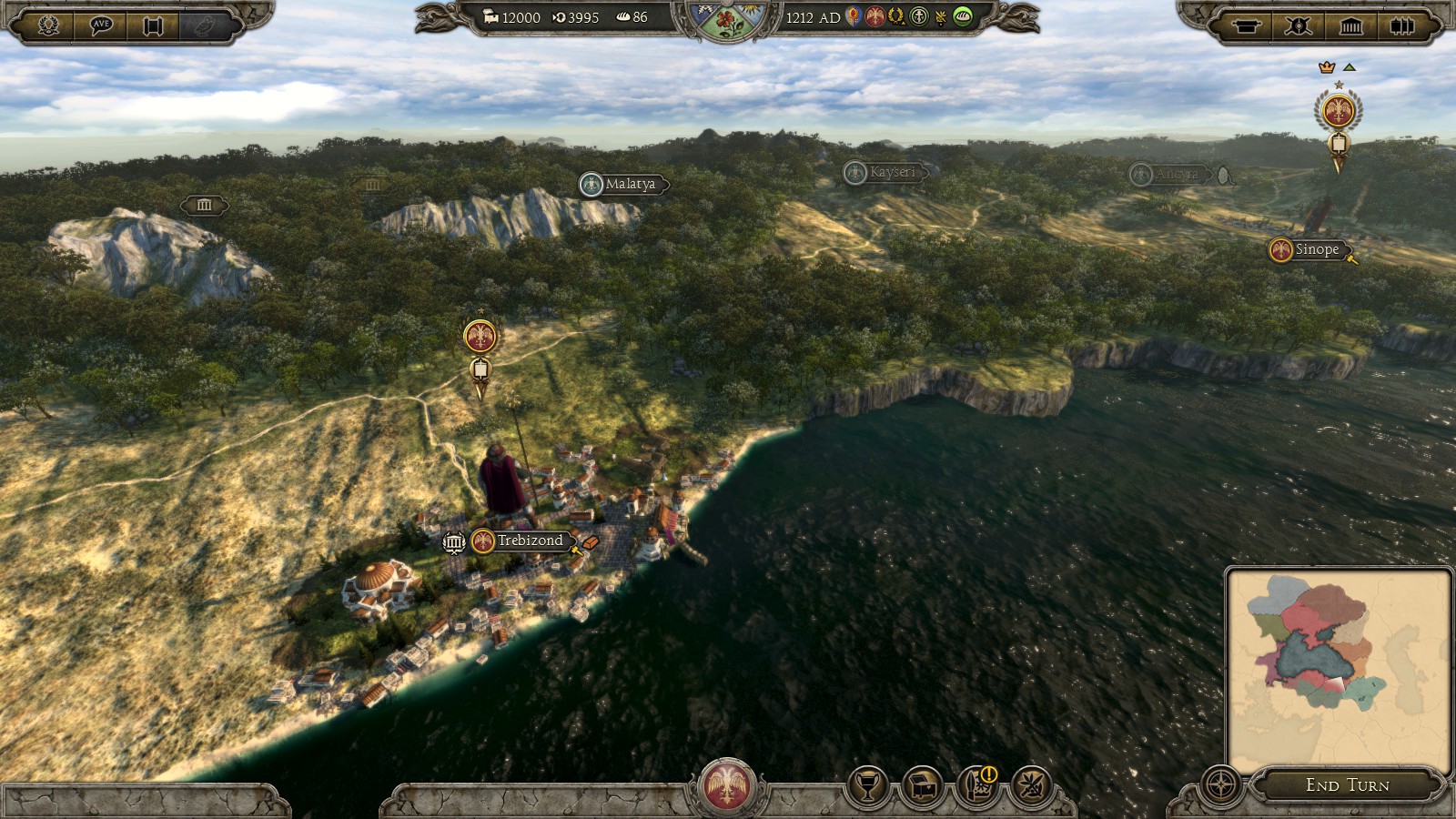The height and width of the screenshot is (819, 1456).
Task: Open the temple building panel
Action: click(1351, 25)
